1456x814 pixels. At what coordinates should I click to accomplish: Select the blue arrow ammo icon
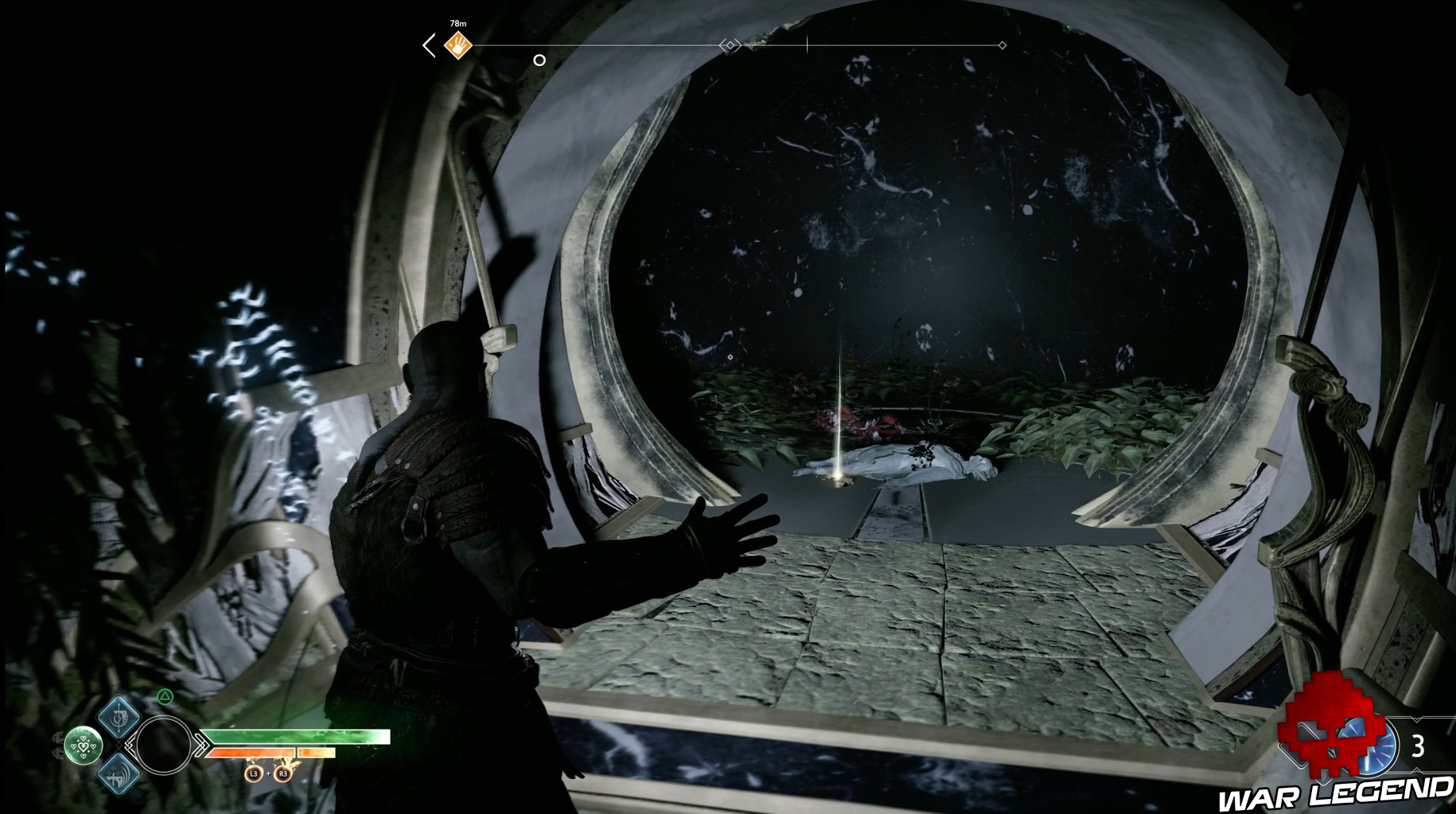tap(1380, 747)
